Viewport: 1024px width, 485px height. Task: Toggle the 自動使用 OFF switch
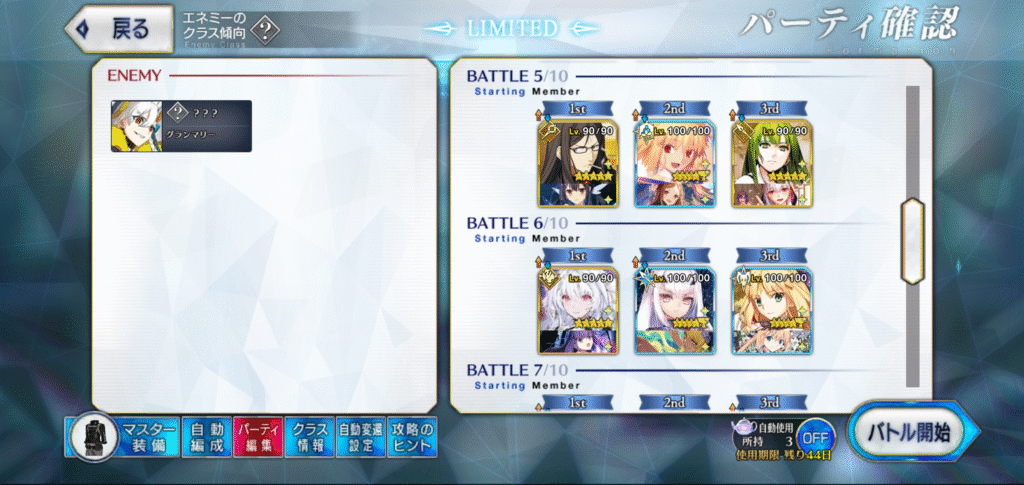815,438
